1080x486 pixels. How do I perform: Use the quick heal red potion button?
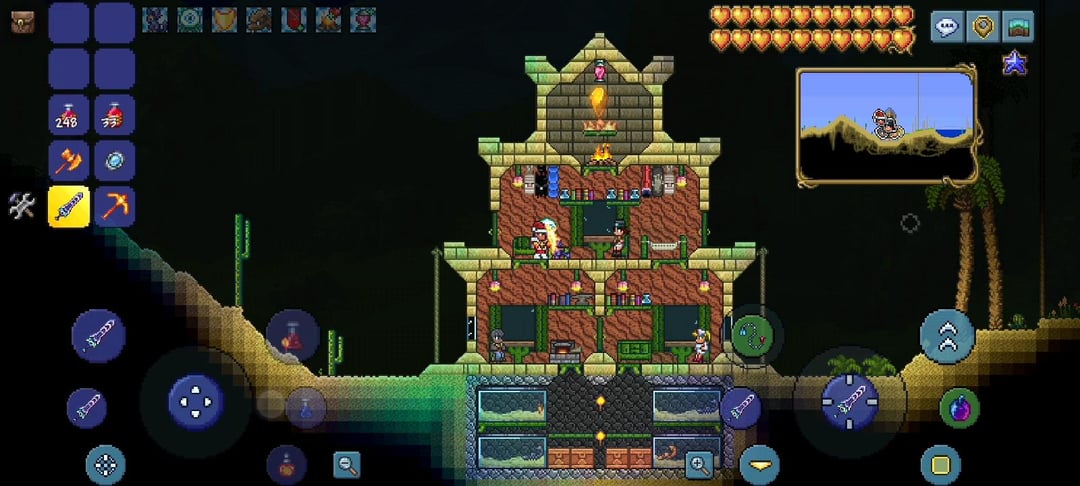click(292, 336)
